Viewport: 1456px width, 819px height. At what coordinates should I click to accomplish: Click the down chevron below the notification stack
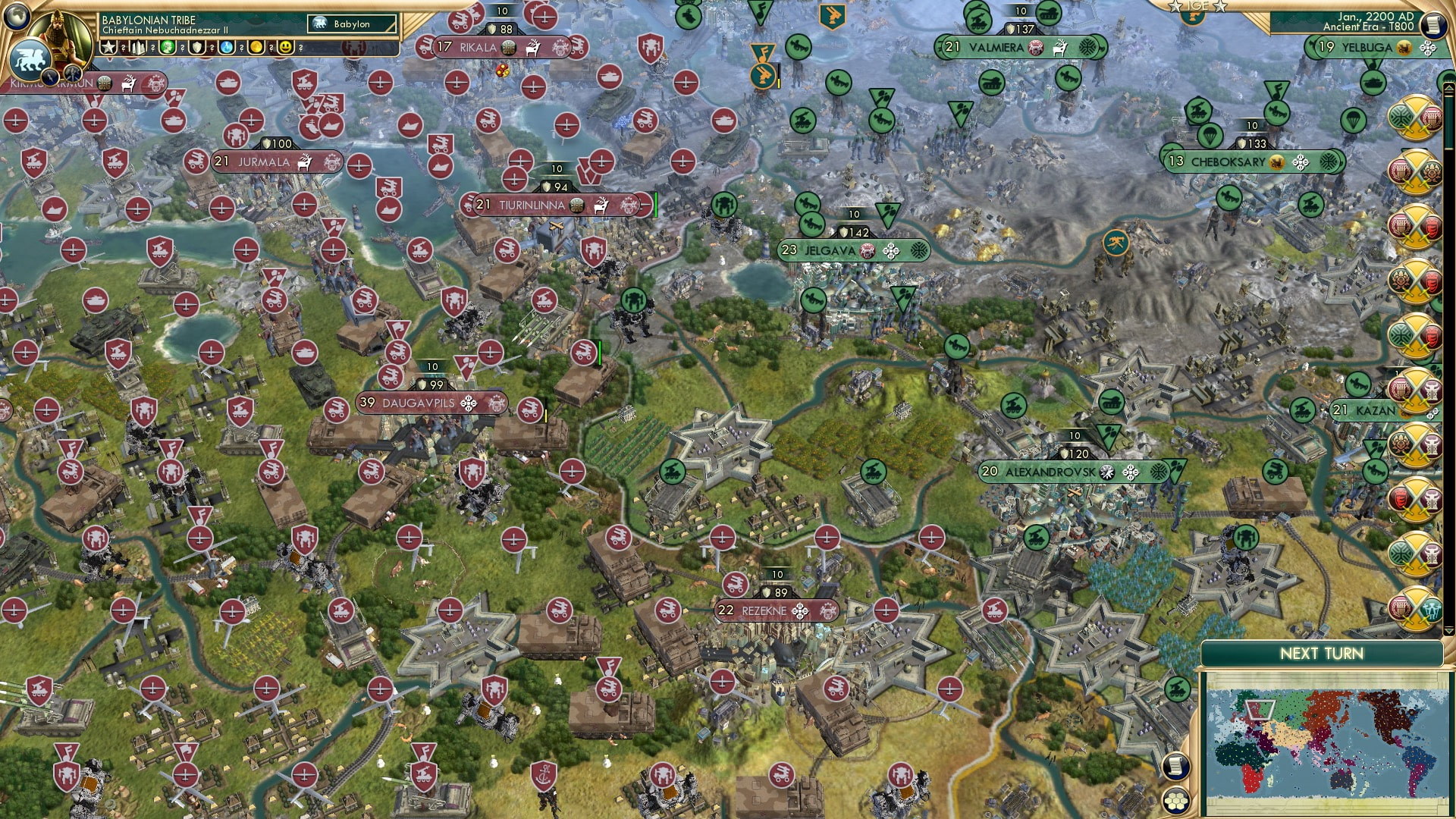1449,630
